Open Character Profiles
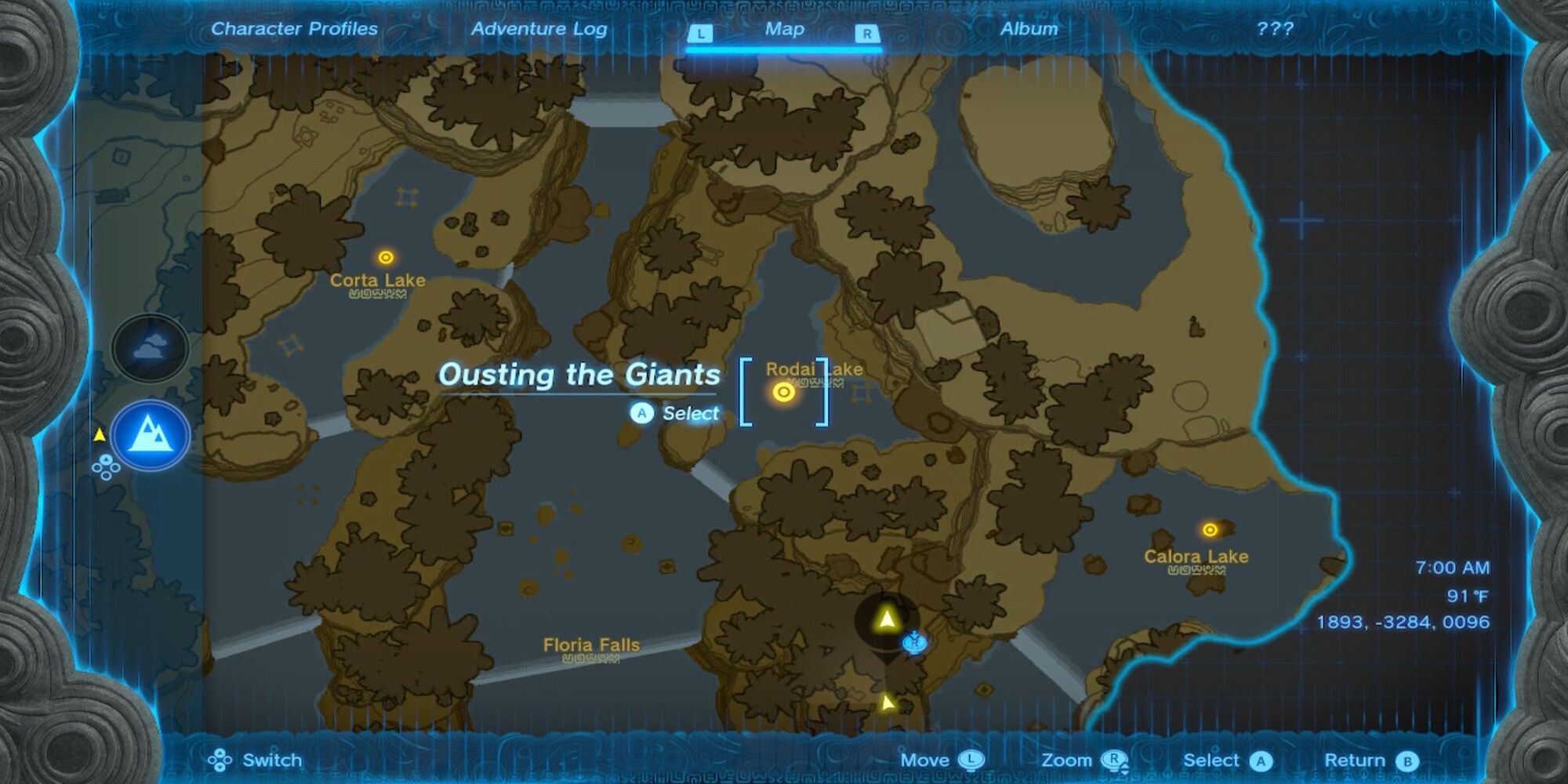The image size is (1568, 784). [292, 29]
